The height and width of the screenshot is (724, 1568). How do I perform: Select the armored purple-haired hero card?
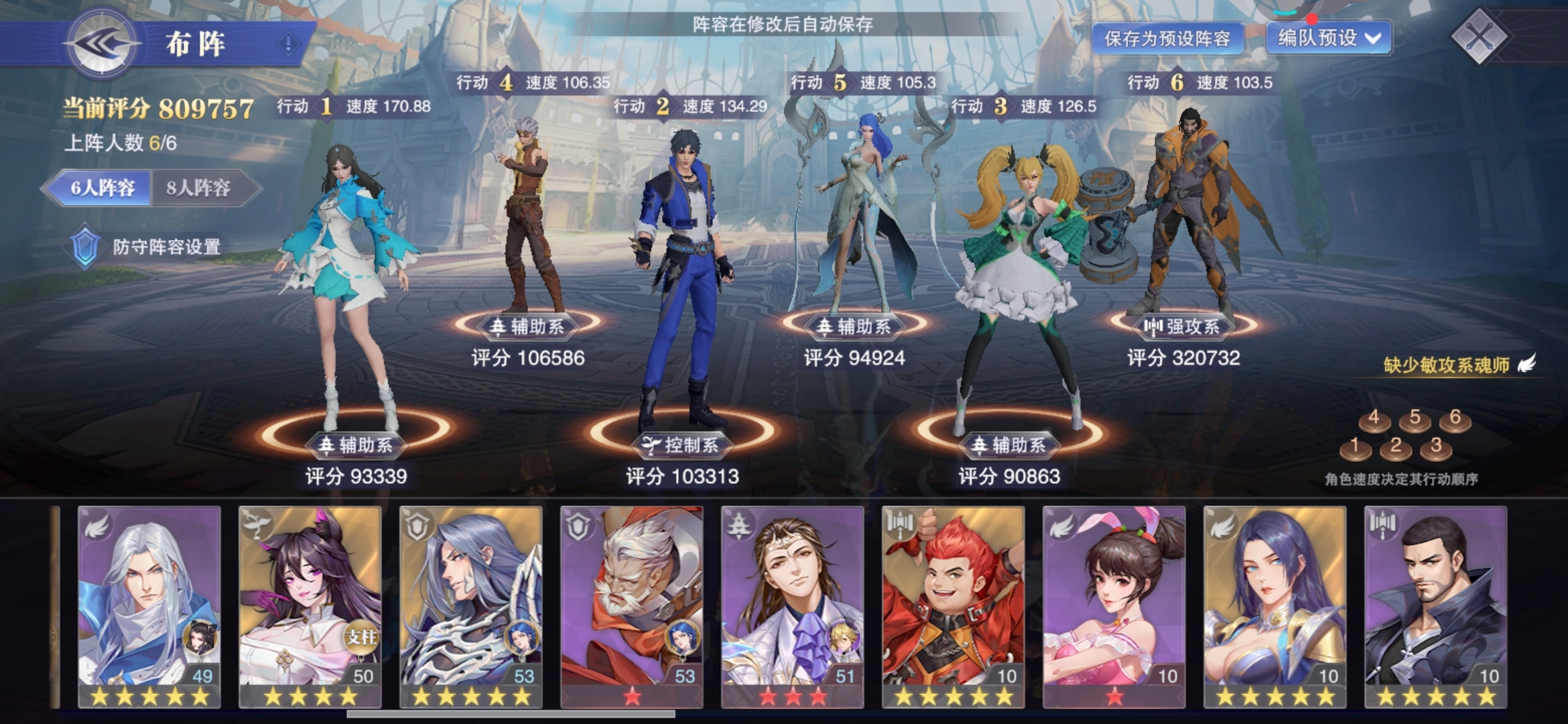471,607
